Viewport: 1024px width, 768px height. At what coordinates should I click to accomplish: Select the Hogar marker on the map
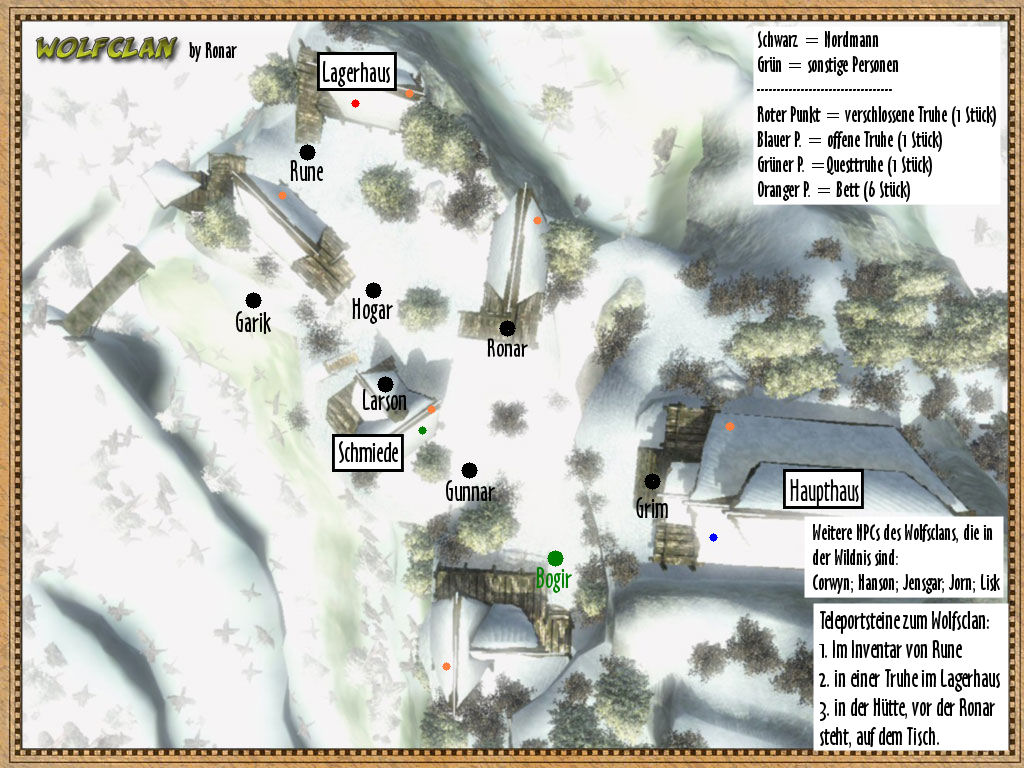click(373, 290)
